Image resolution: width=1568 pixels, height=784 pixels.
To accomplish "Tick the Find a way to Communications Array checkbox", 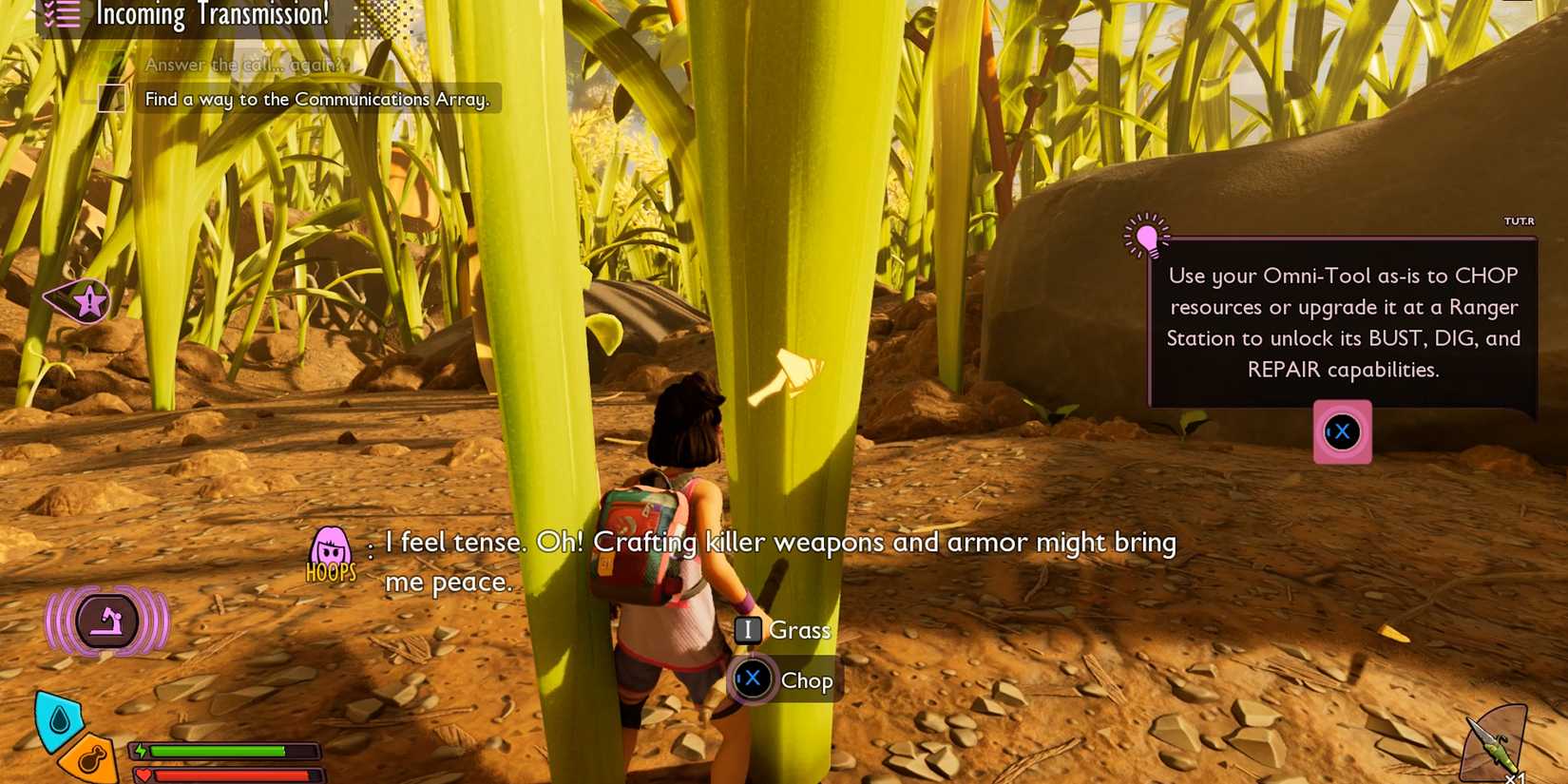I will point(110,98).
